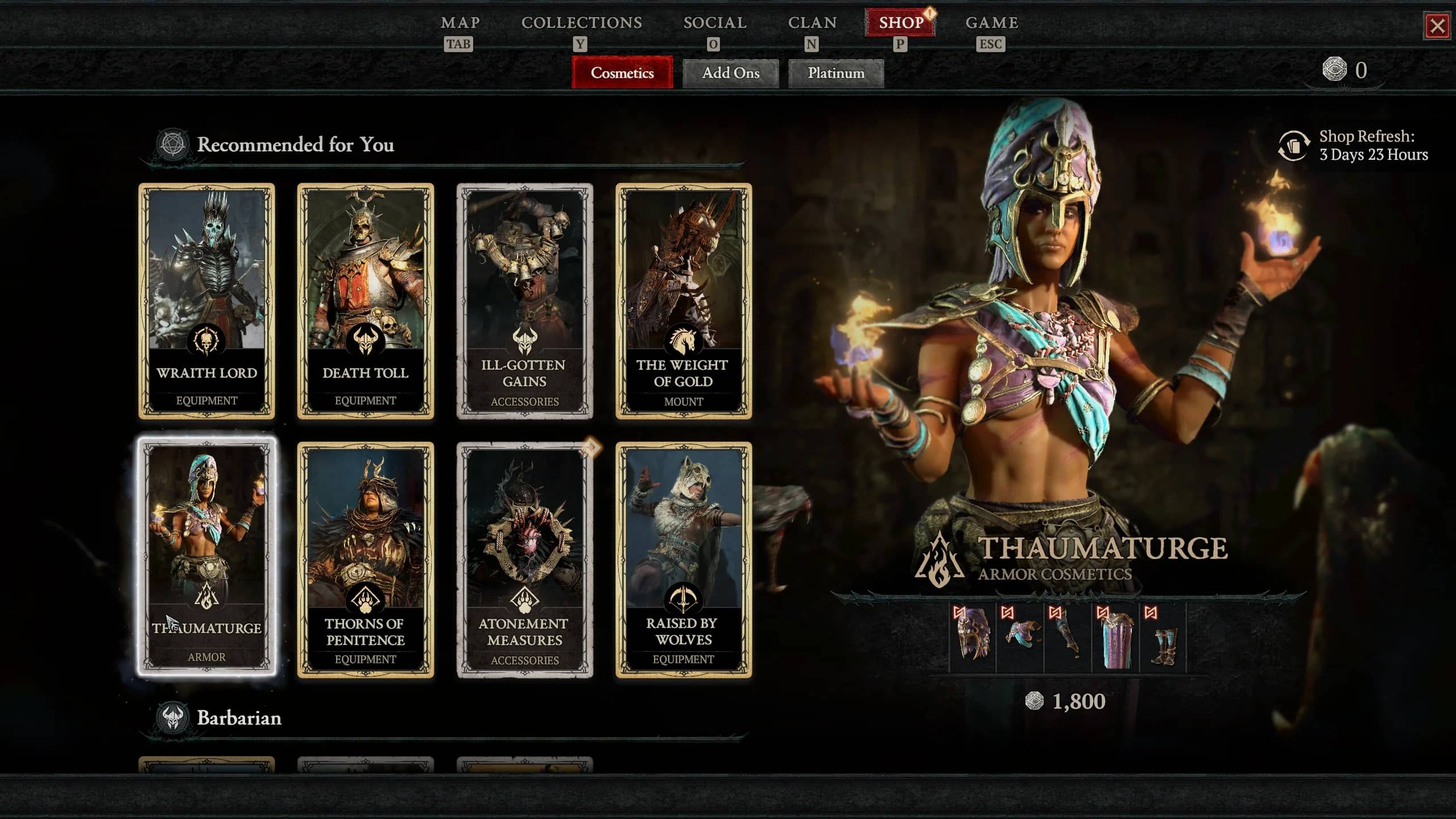Switch to the Add Ons tab

731,73
